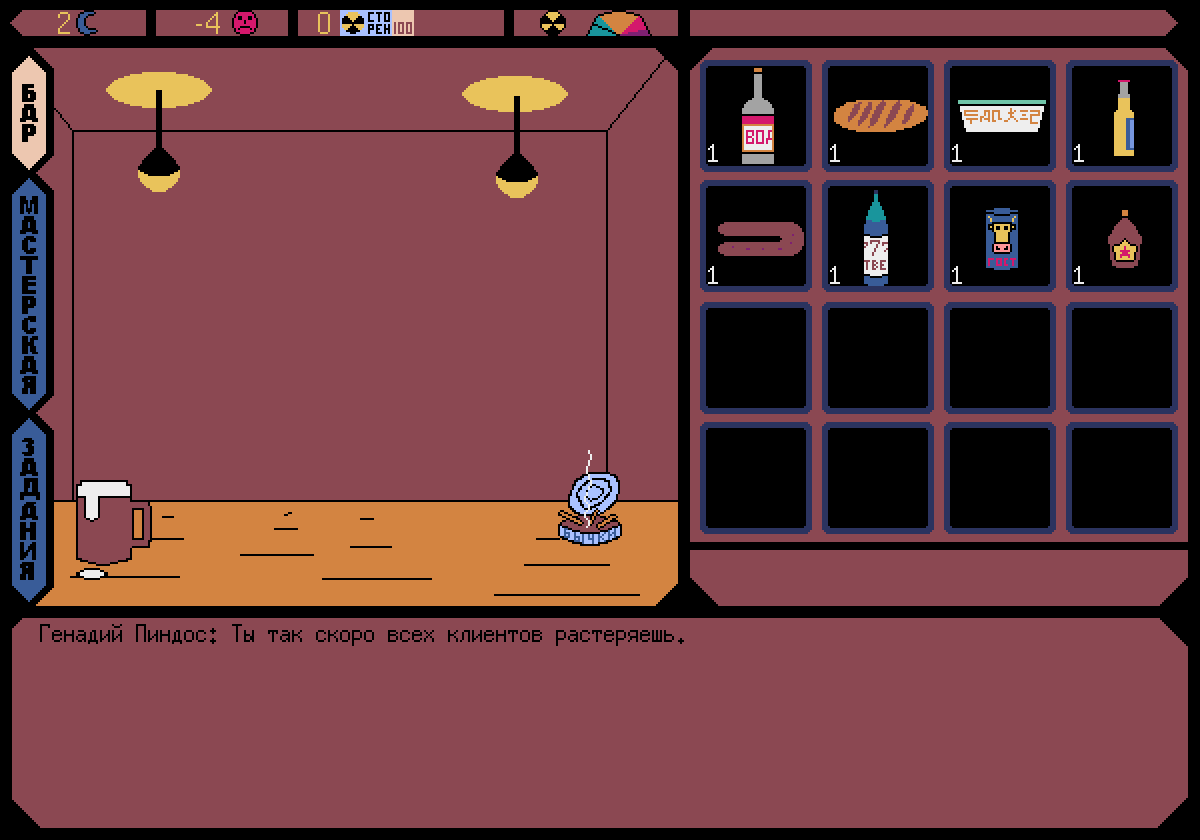Image resolution: width=1200 pixels, height=840 pixels.
Task: Click the sausage inventory slot
Action: (756, 237)
